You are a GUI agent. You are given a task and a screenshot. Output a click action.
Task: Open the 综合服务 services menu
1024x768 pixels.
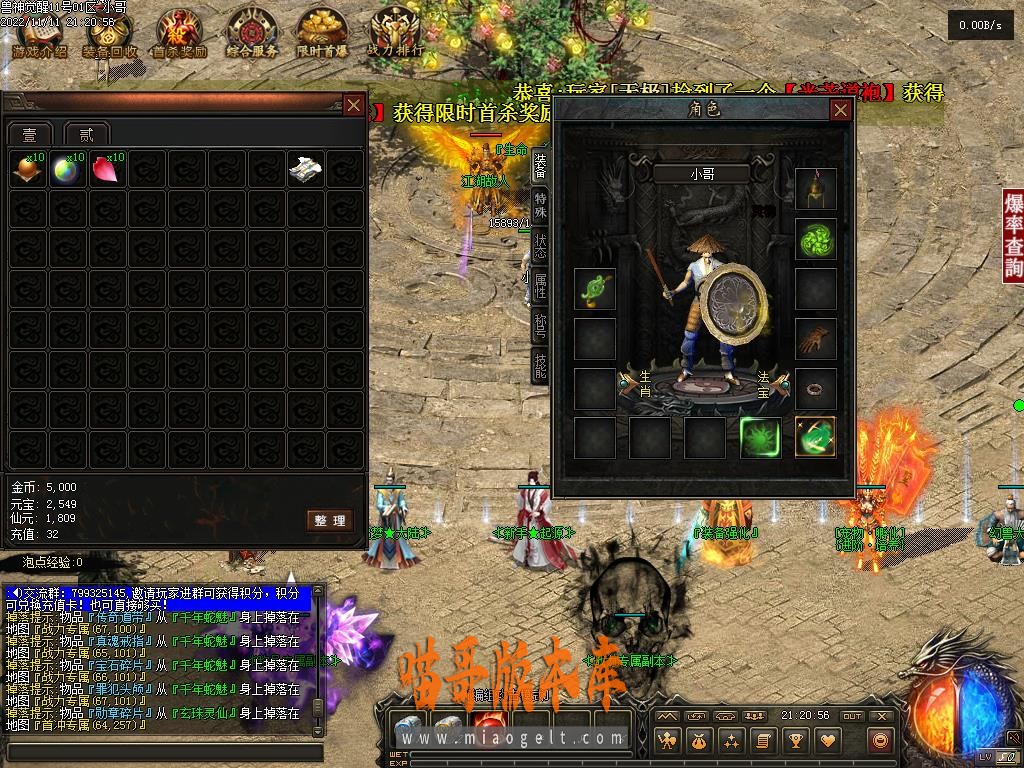251,33
